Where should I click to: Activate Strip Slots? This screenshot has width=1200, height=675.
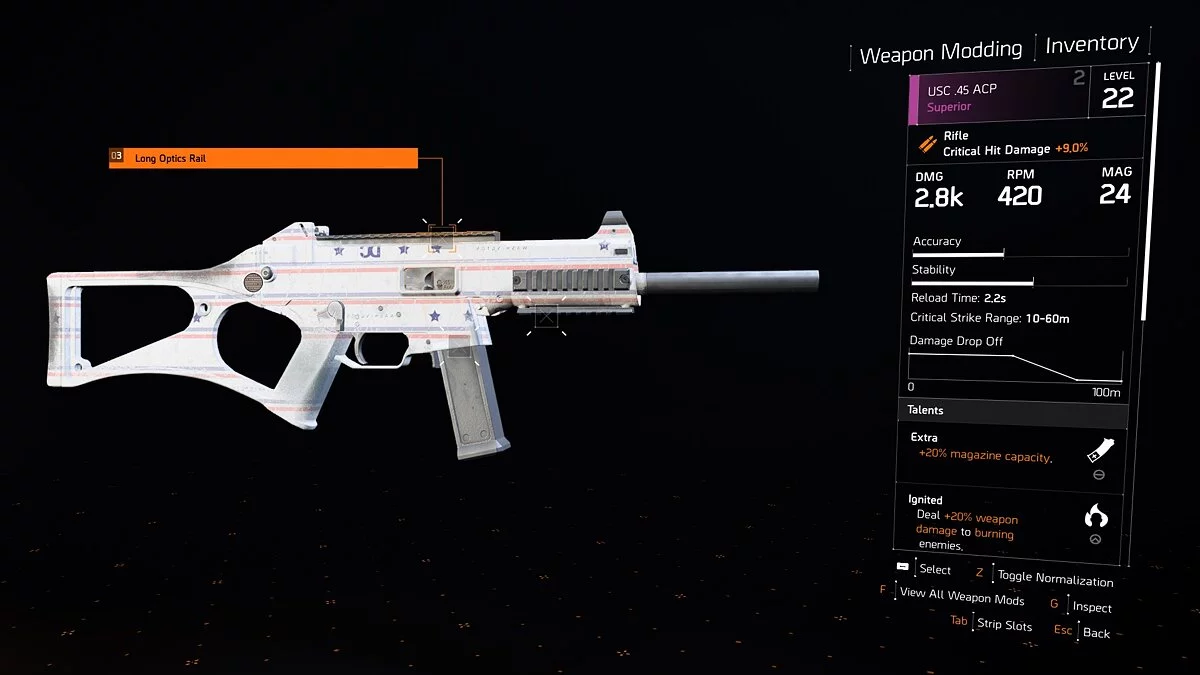point(1004,625)
